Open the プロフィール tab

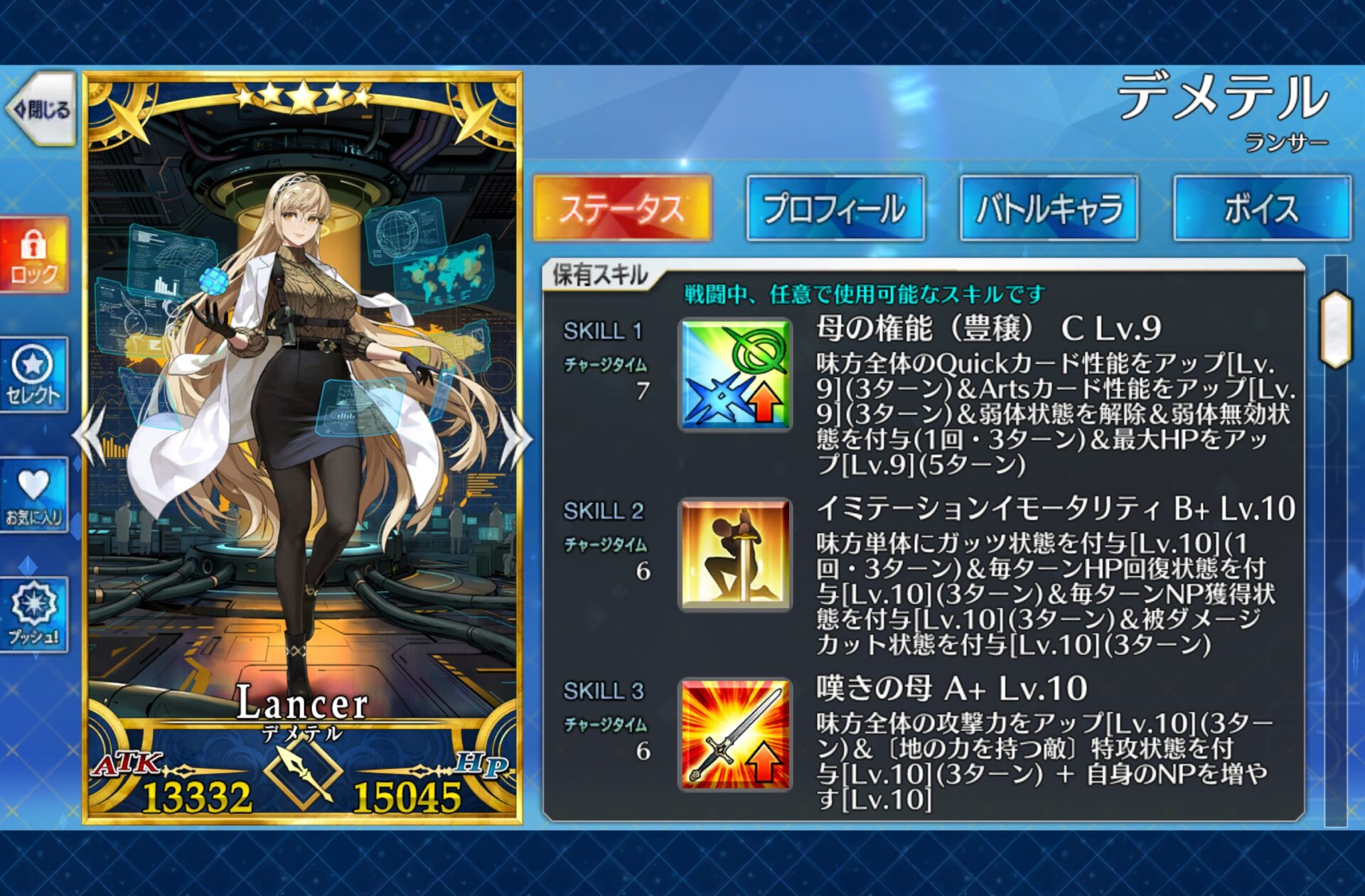coord(835,209)
